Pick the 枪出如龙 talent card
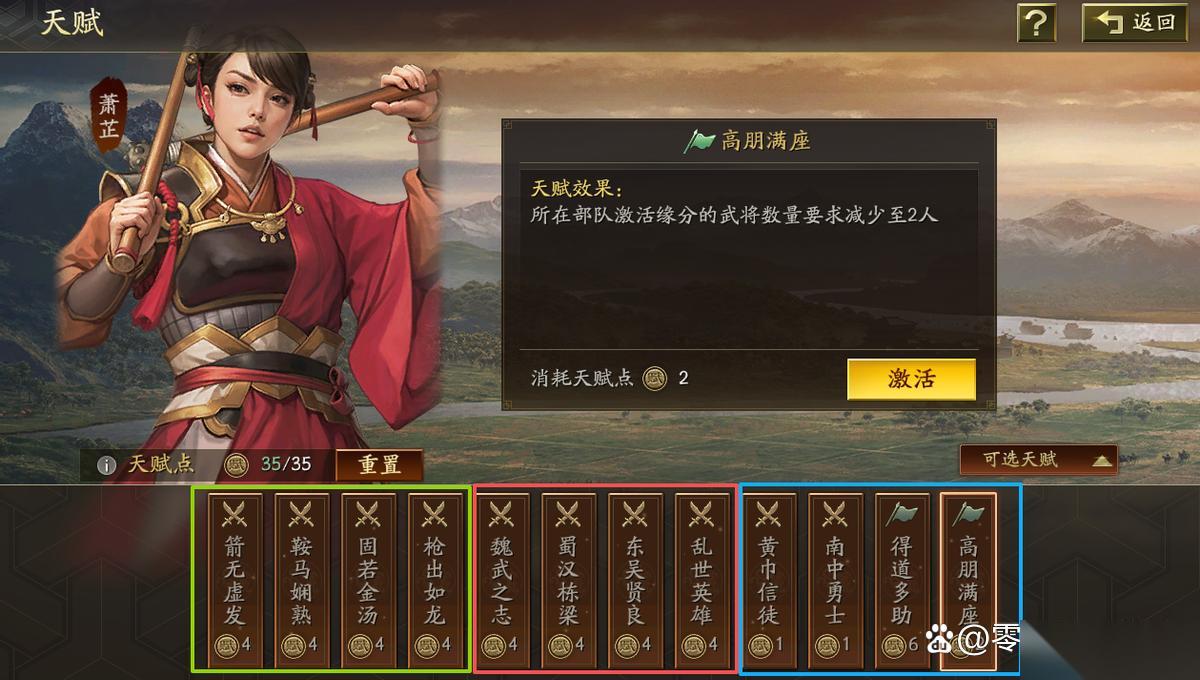Screen dimensions: 1200x680 click(434, 580)
